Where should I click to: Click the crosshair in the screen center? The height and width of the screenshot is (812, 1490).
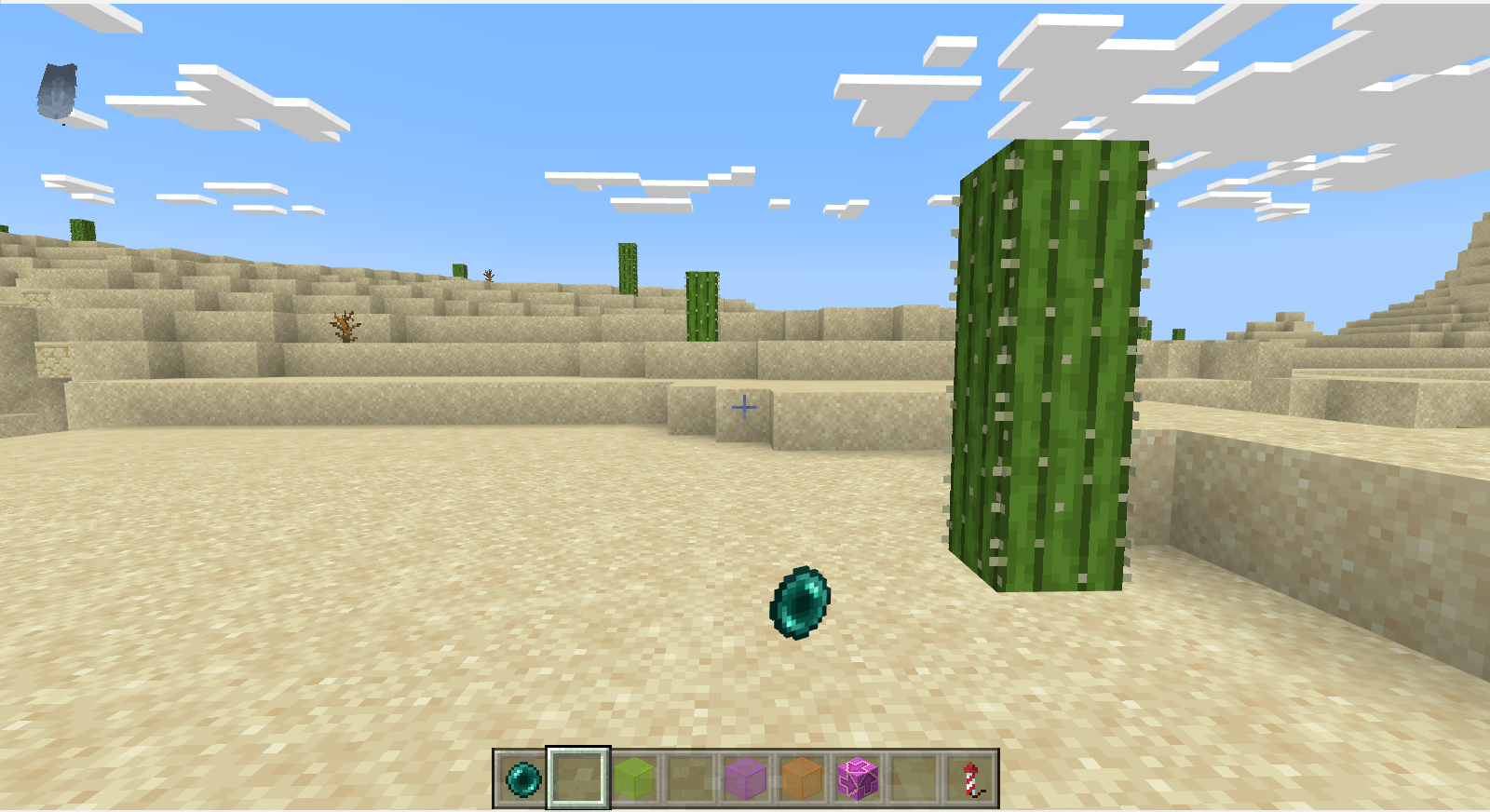(744, 407)
